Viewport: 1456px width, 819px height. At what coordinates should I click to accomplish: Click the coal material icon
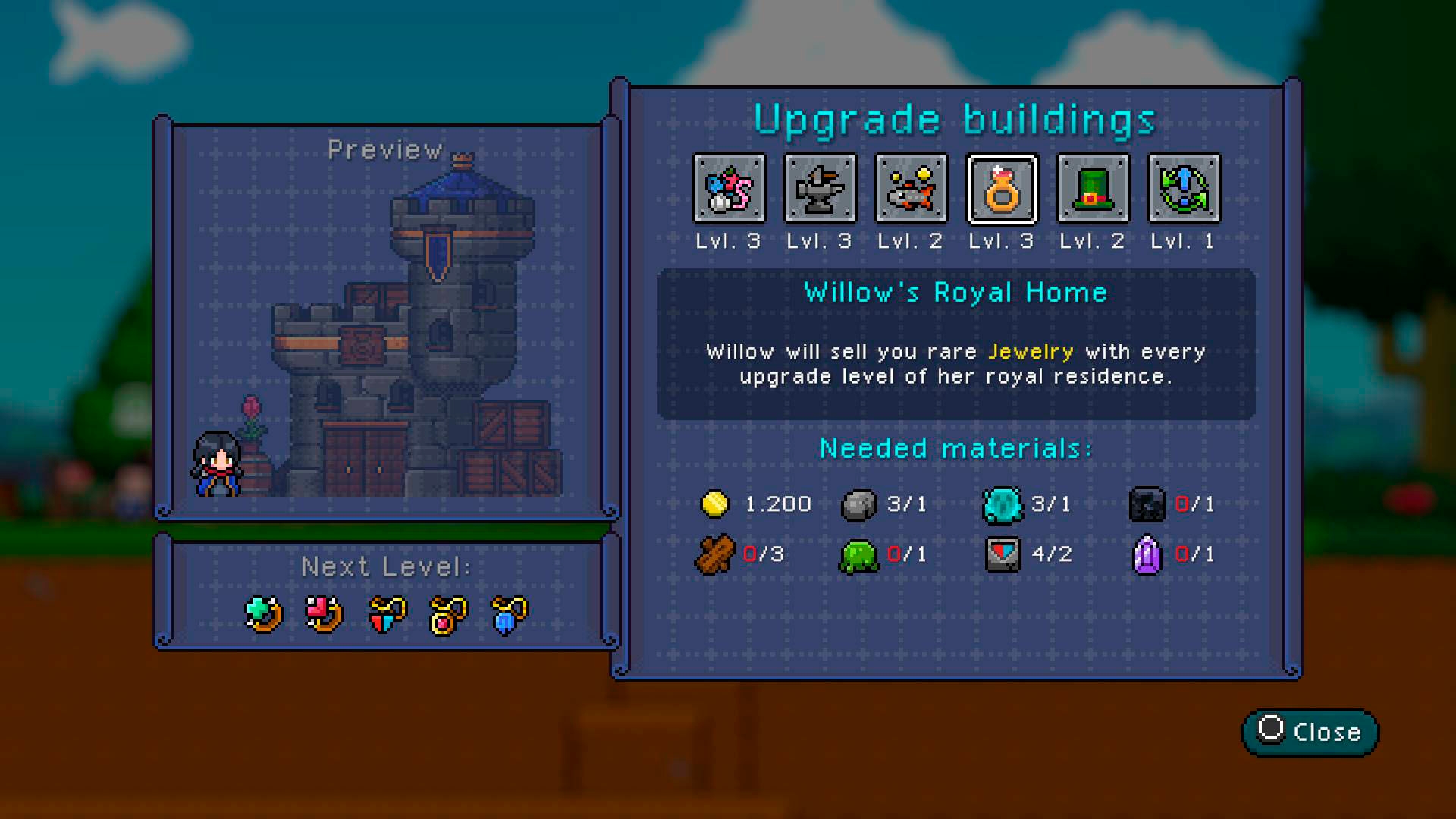(x=1147, y=504)
